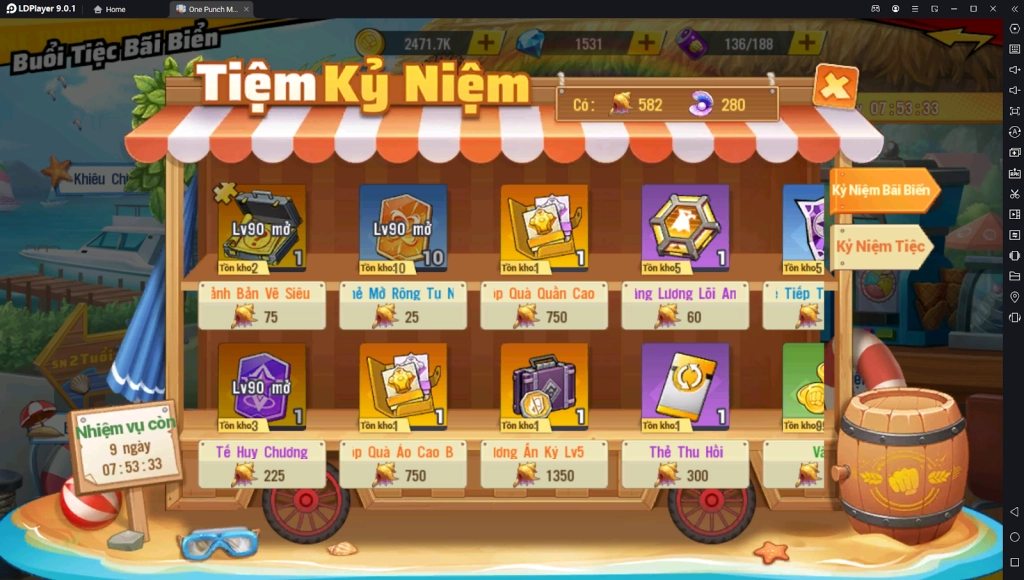Select the Lv90 orange shard item priced 25

click(x=403, y=228)
